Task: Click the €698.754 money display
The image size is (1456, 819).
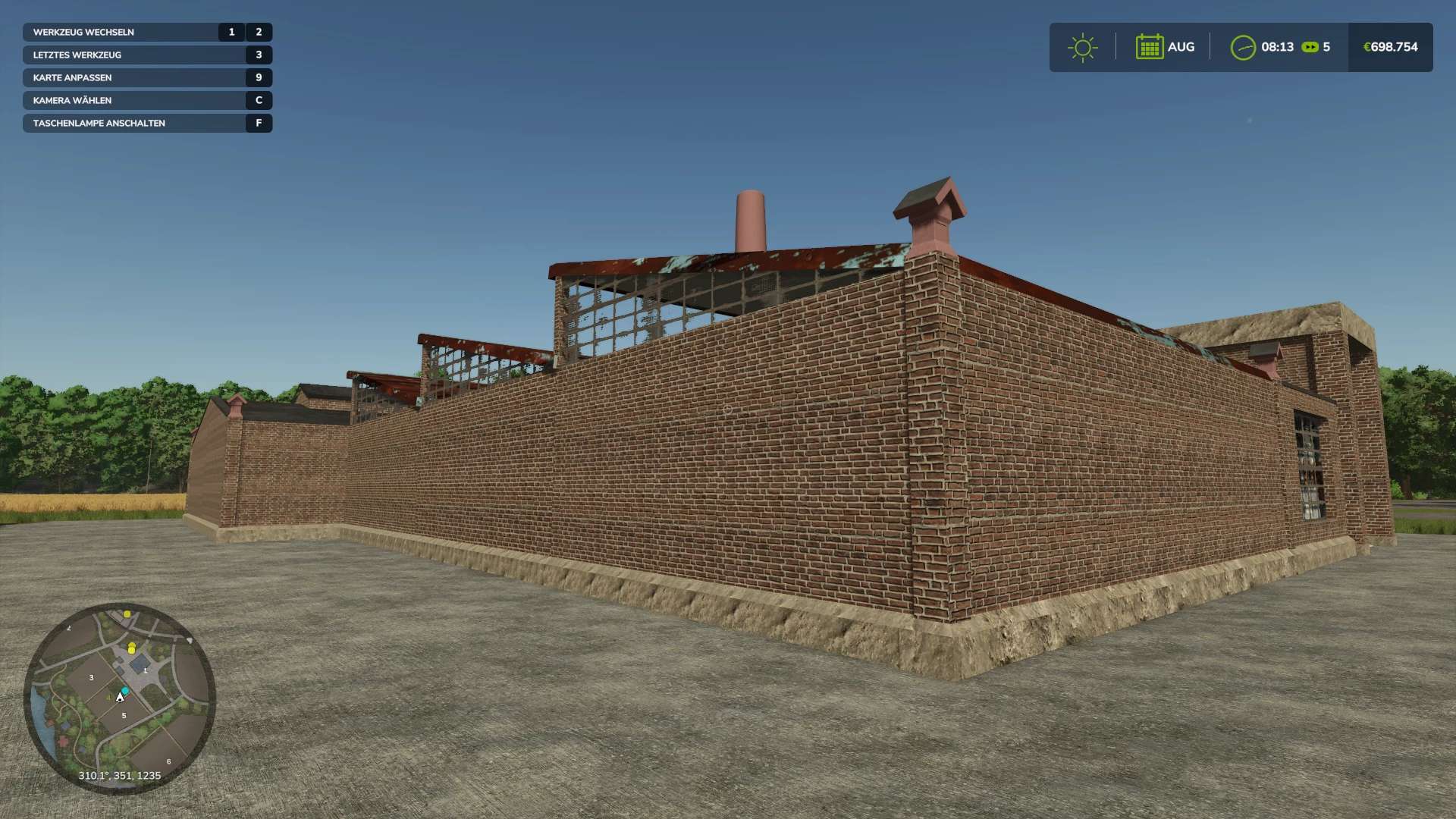Action: [x=1391, y=47]
